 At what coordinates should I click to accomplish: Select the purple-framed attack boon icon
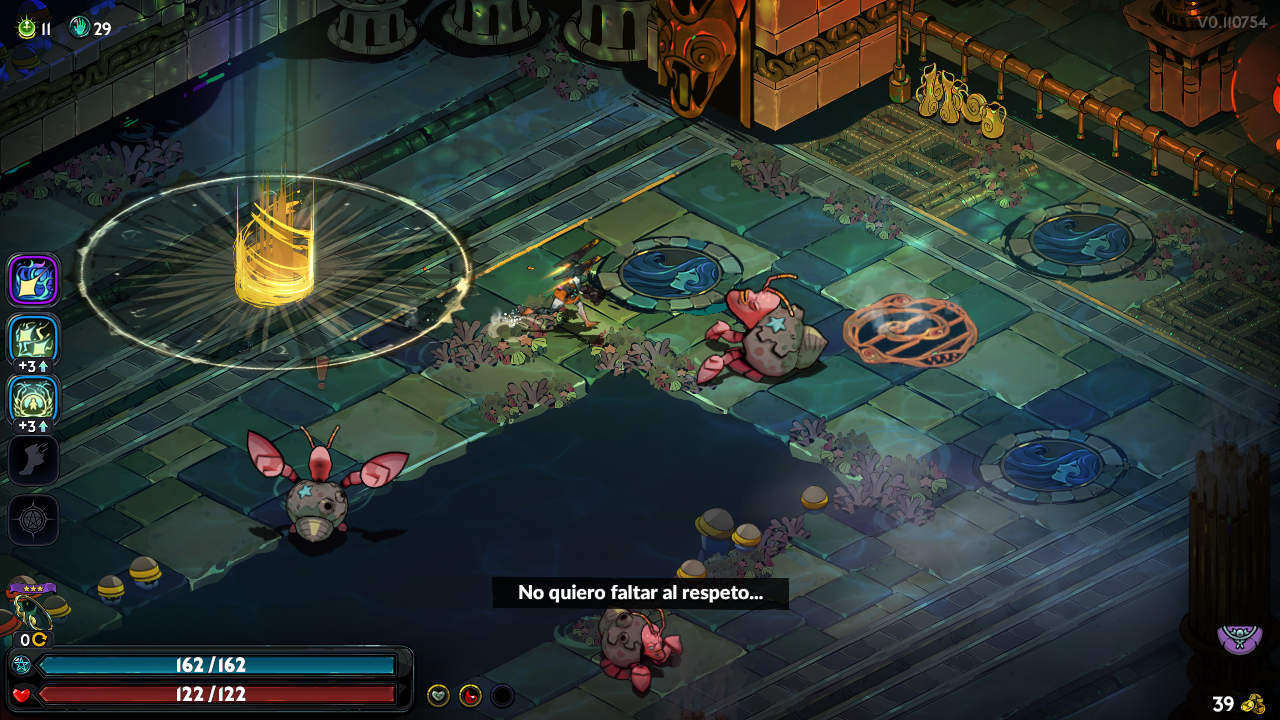(x=34, y=280)
